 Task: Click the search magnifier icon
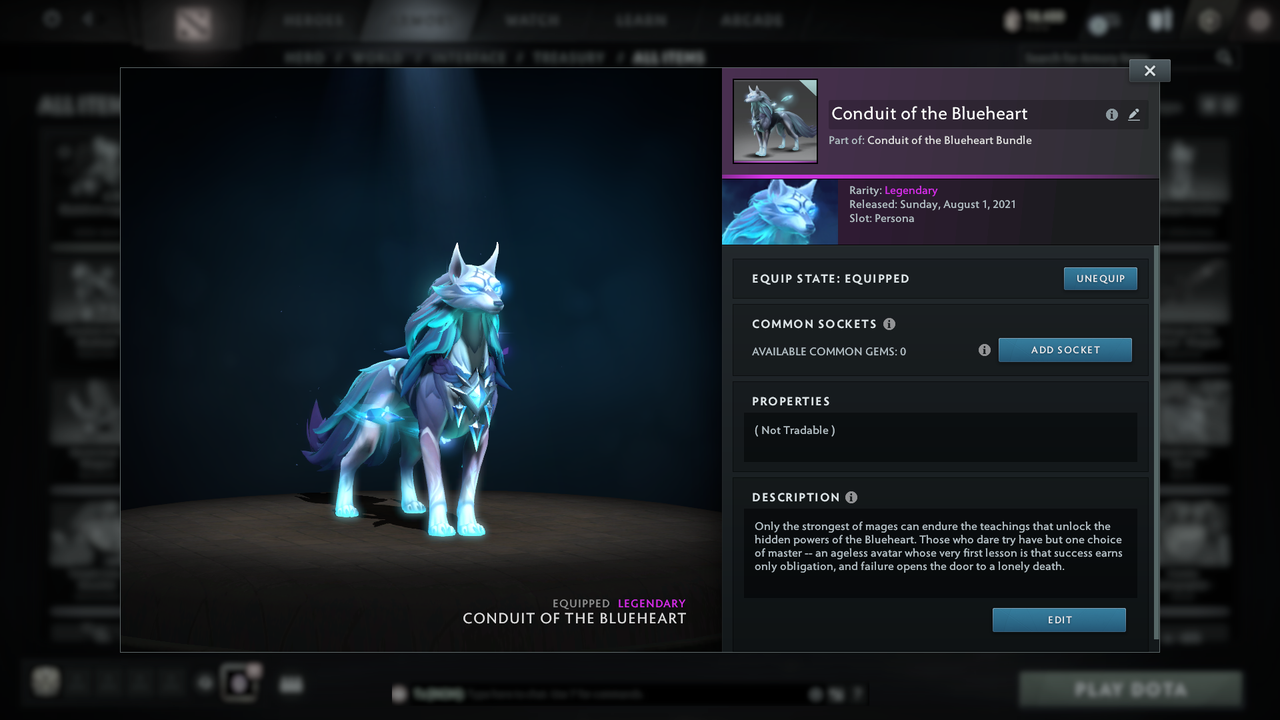[1226, 57]
